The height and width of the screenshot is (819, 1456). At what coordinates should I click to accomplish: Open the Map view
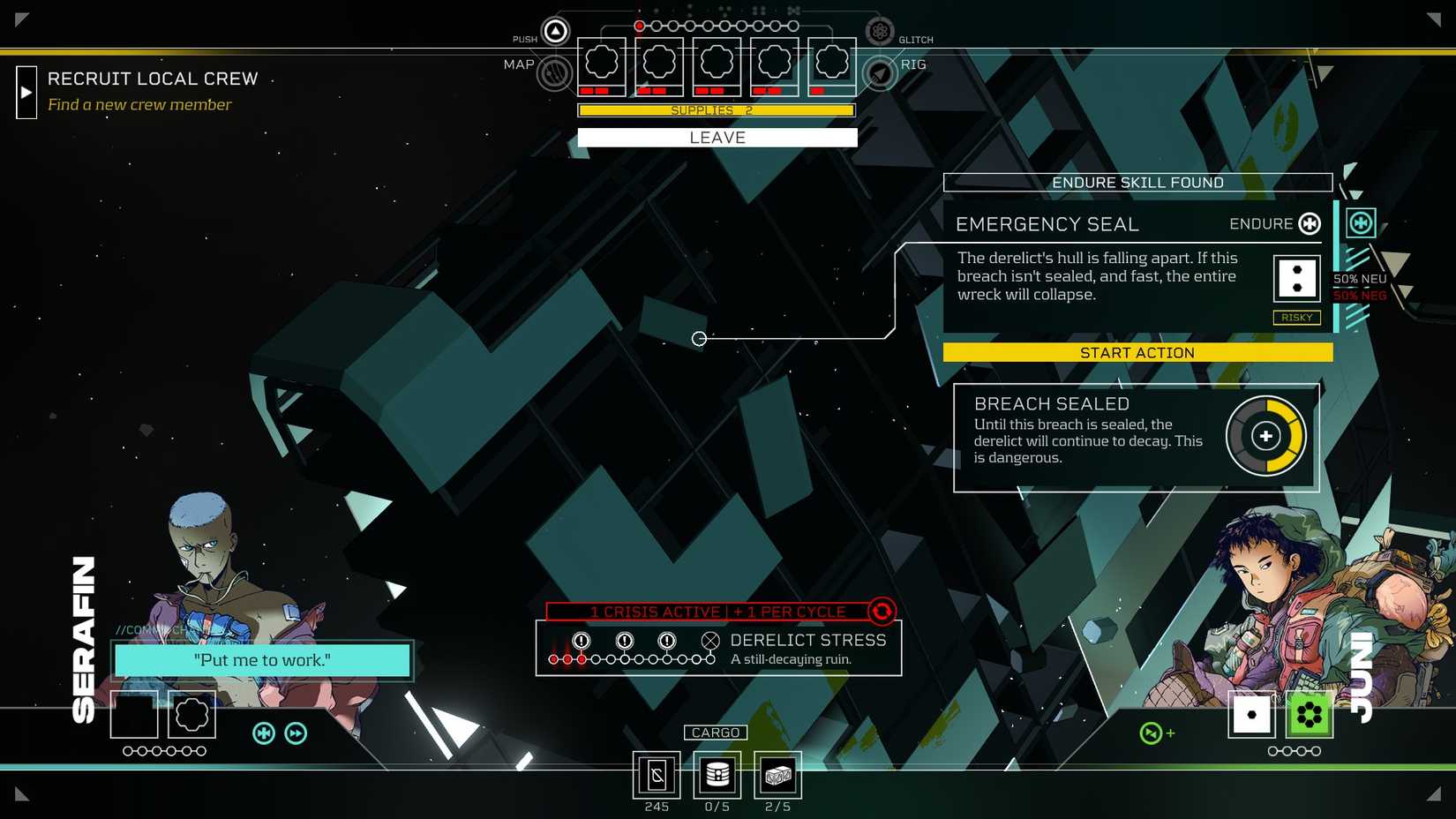click(x=554, y=73)
